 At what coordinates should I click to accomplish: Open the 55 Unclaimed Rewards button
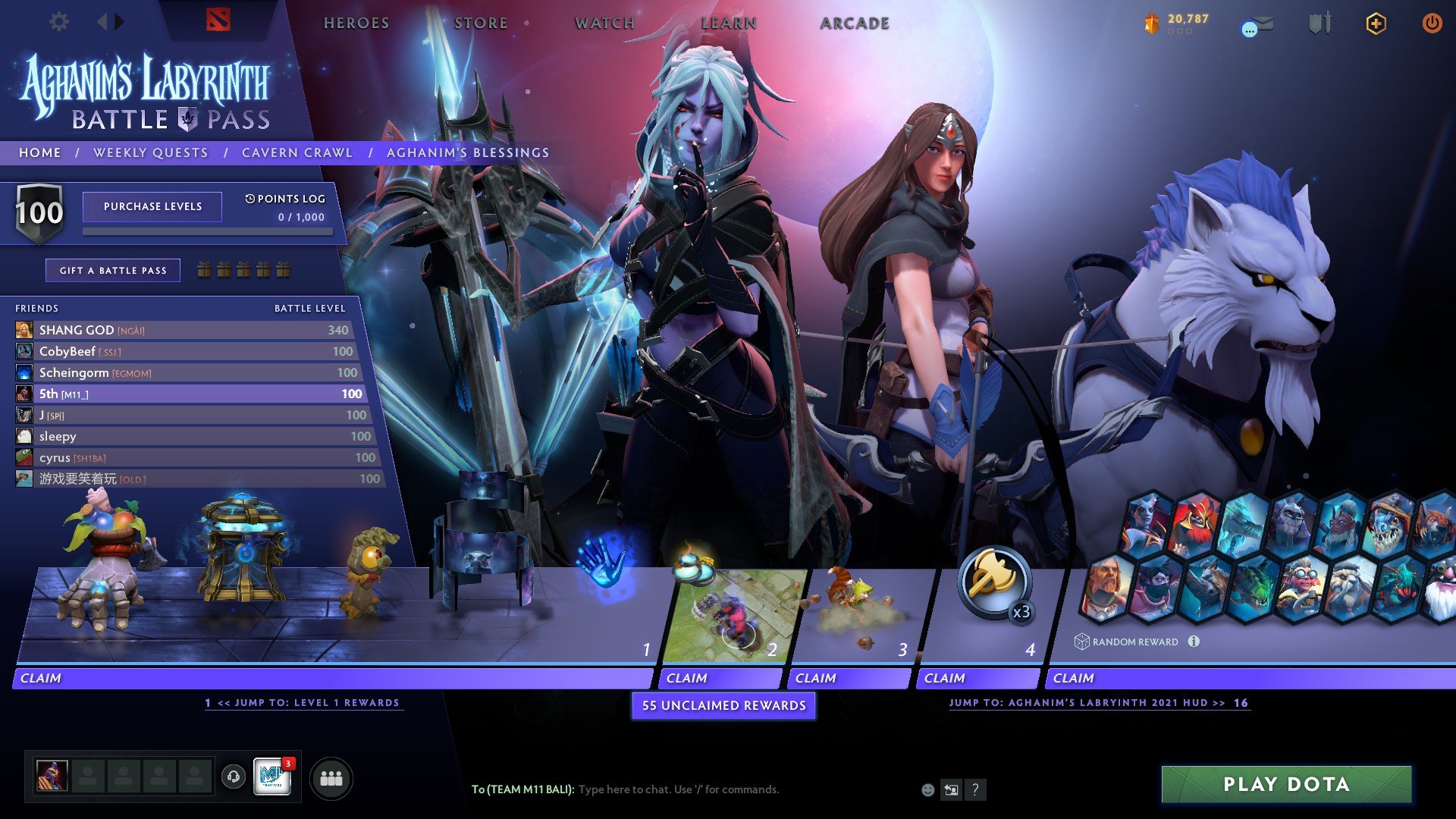pos(723,705)
